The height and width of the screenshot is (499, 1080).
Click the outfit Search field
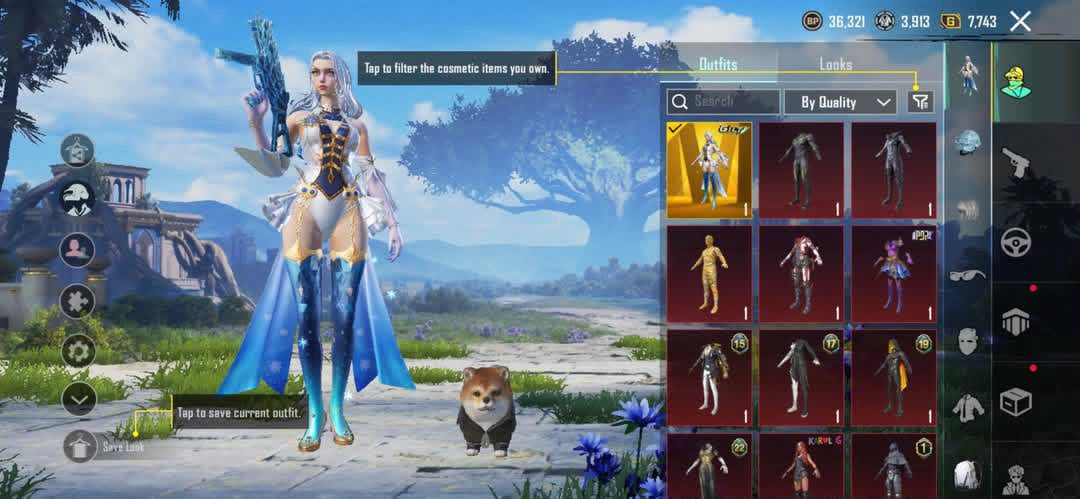point(724,102)
